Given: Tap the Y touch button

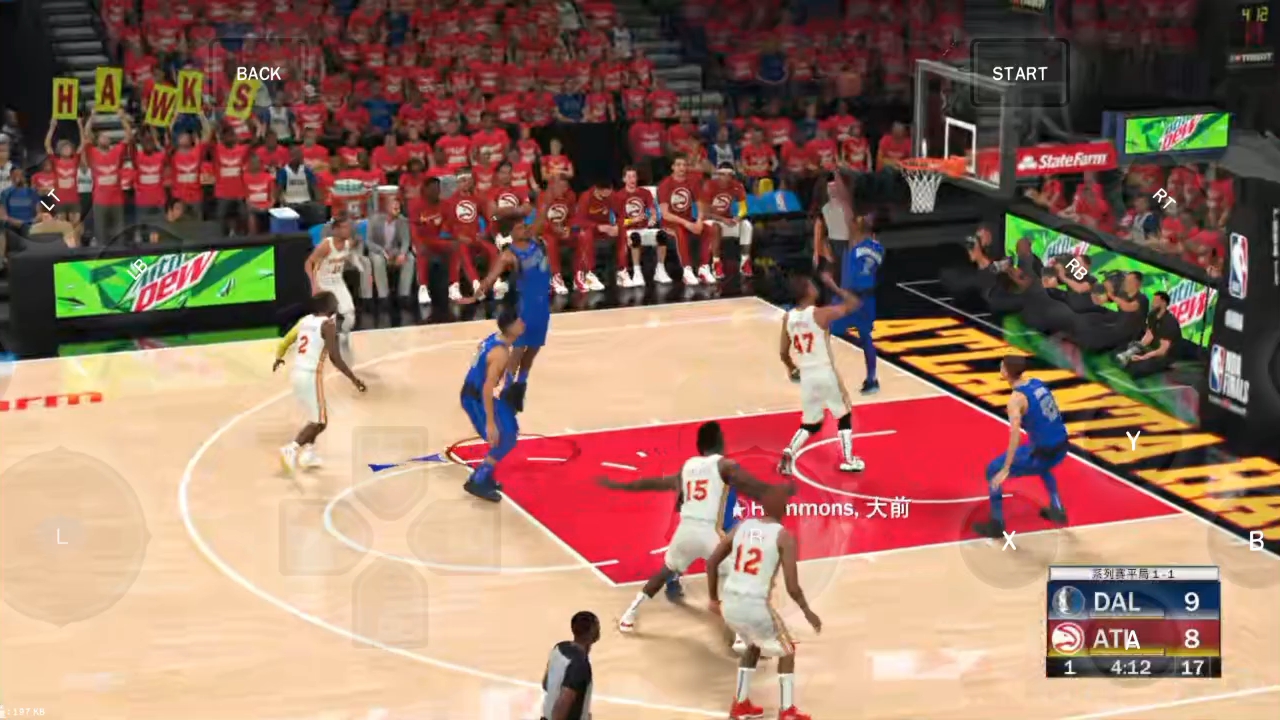Looking at the screenshot, I should click(1132, 441).
